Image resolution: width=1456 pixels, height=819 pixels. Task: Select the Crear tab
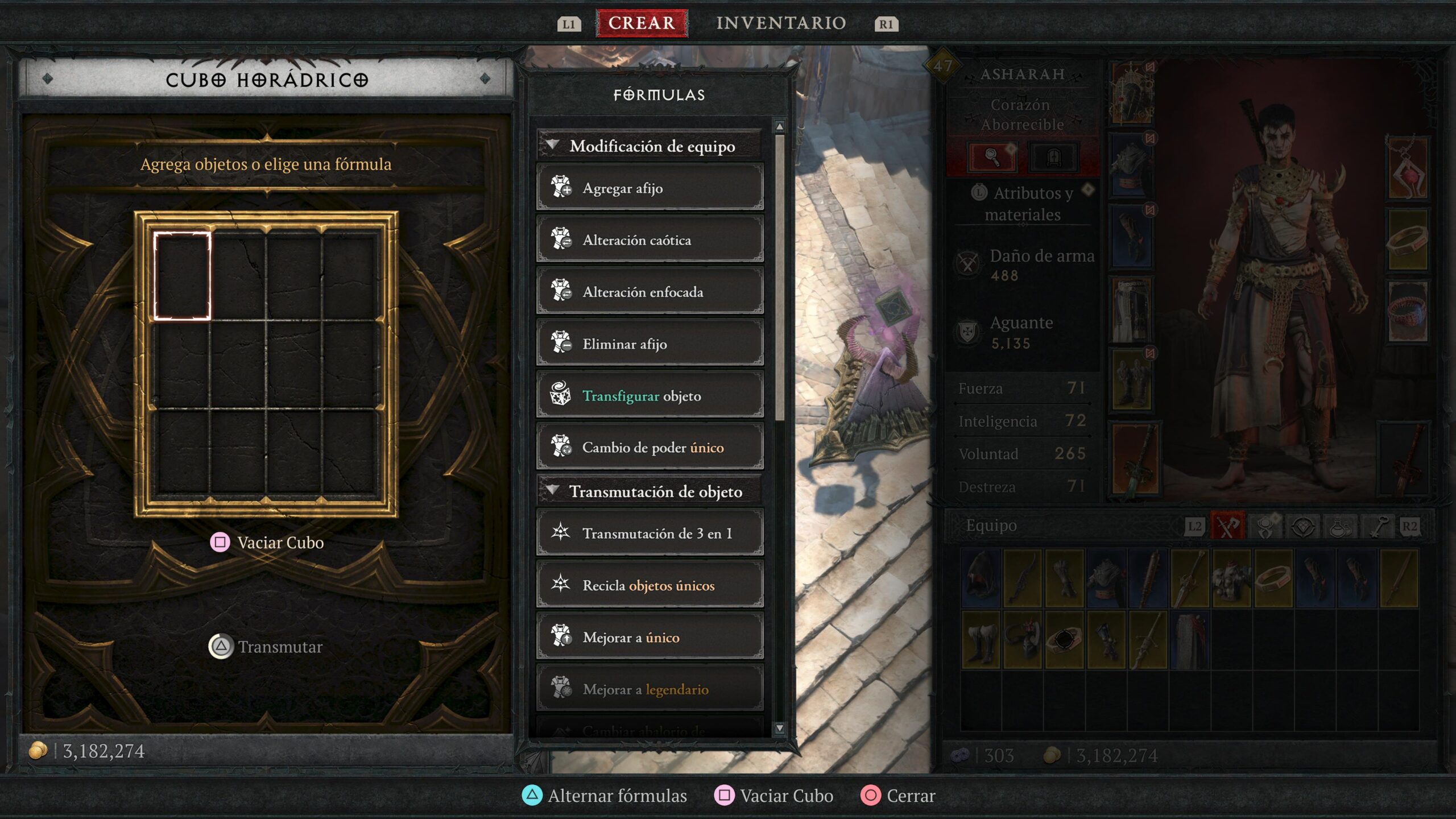(x=642, y=23)
